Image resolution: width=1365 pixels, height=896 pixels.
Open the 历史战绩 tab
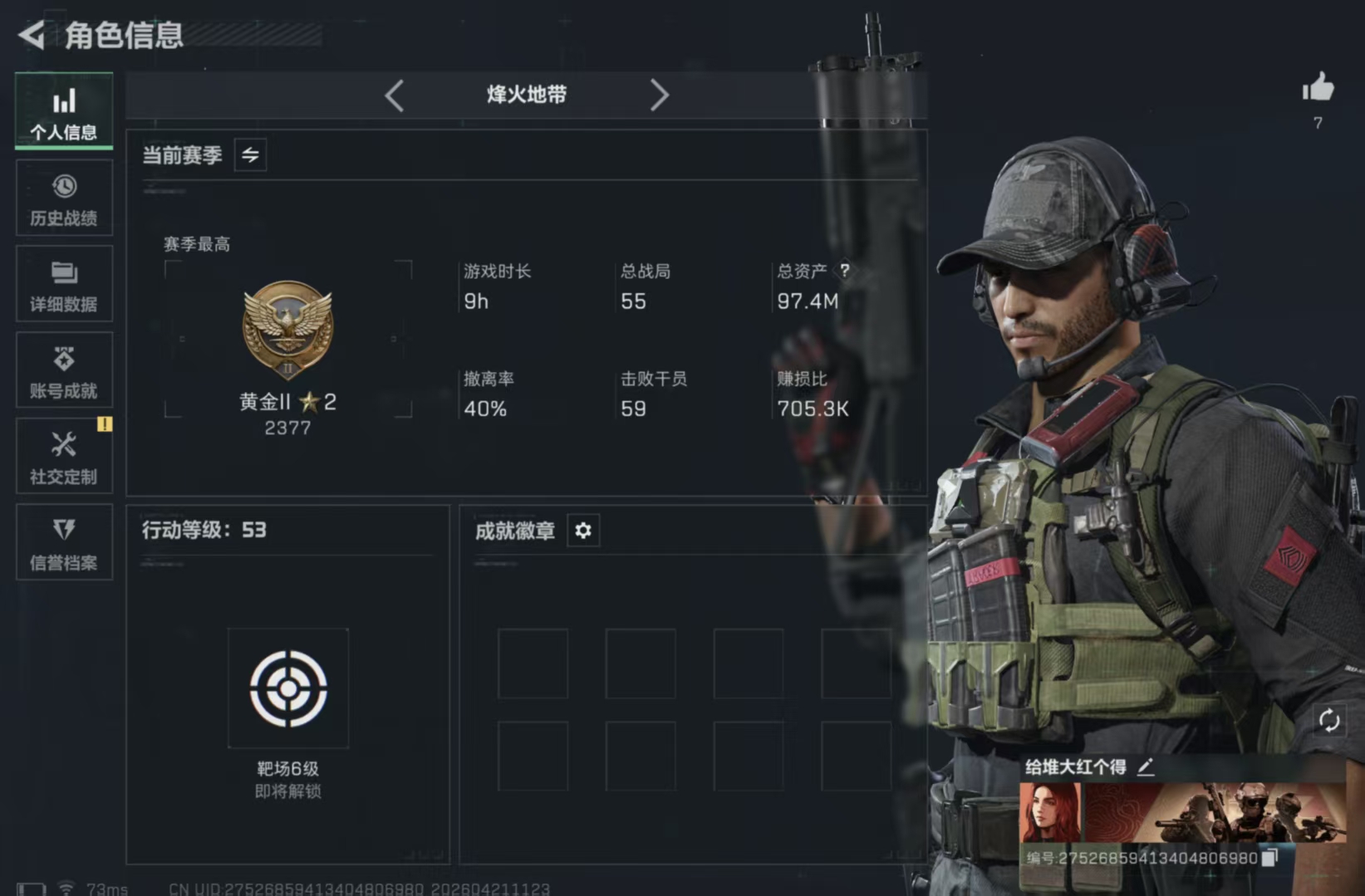click(x=64, y=199)
